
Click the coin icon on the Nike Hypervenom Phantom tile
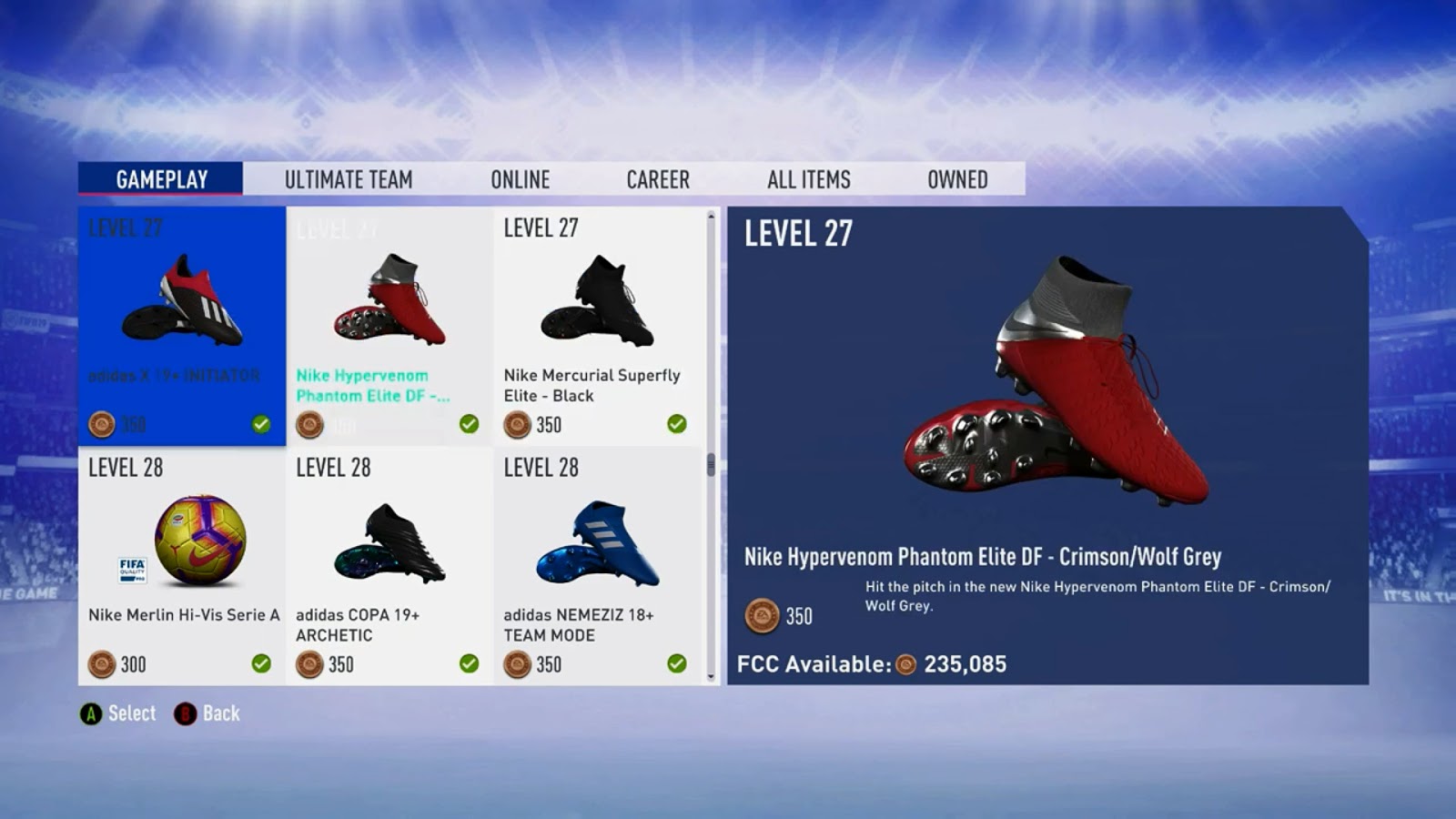coord(309,422)
